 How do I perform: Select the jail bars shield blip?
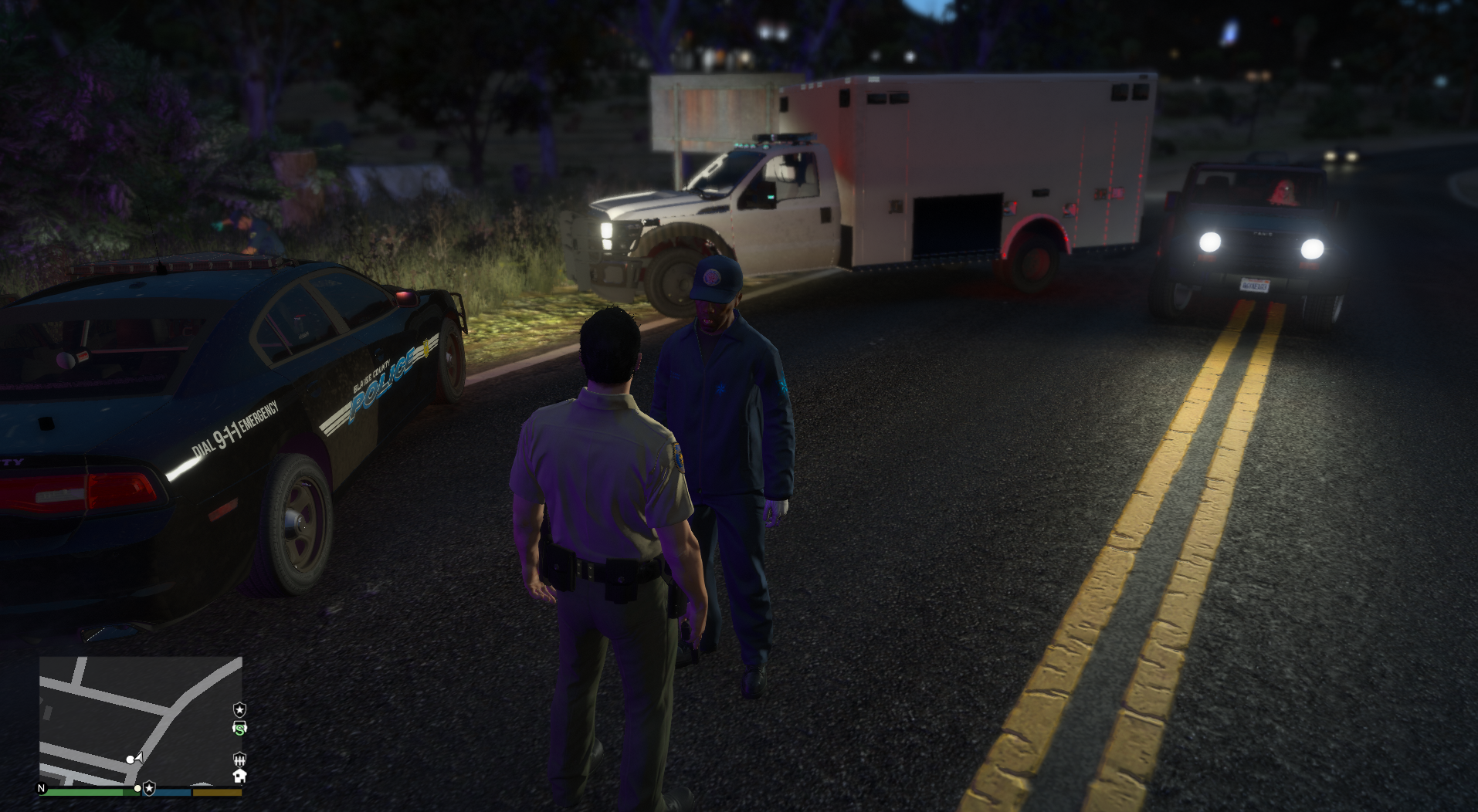tap(239, 759)
